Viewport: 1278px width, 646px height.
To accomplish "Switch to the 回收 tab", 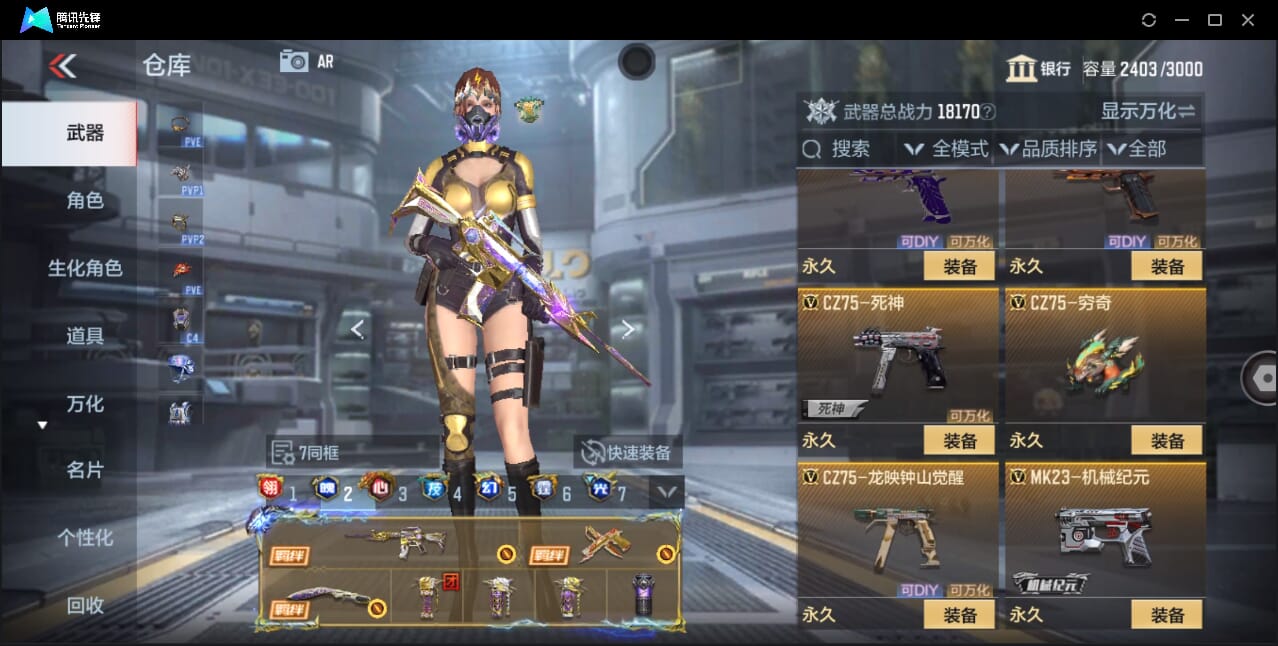I will pos(84,605).
